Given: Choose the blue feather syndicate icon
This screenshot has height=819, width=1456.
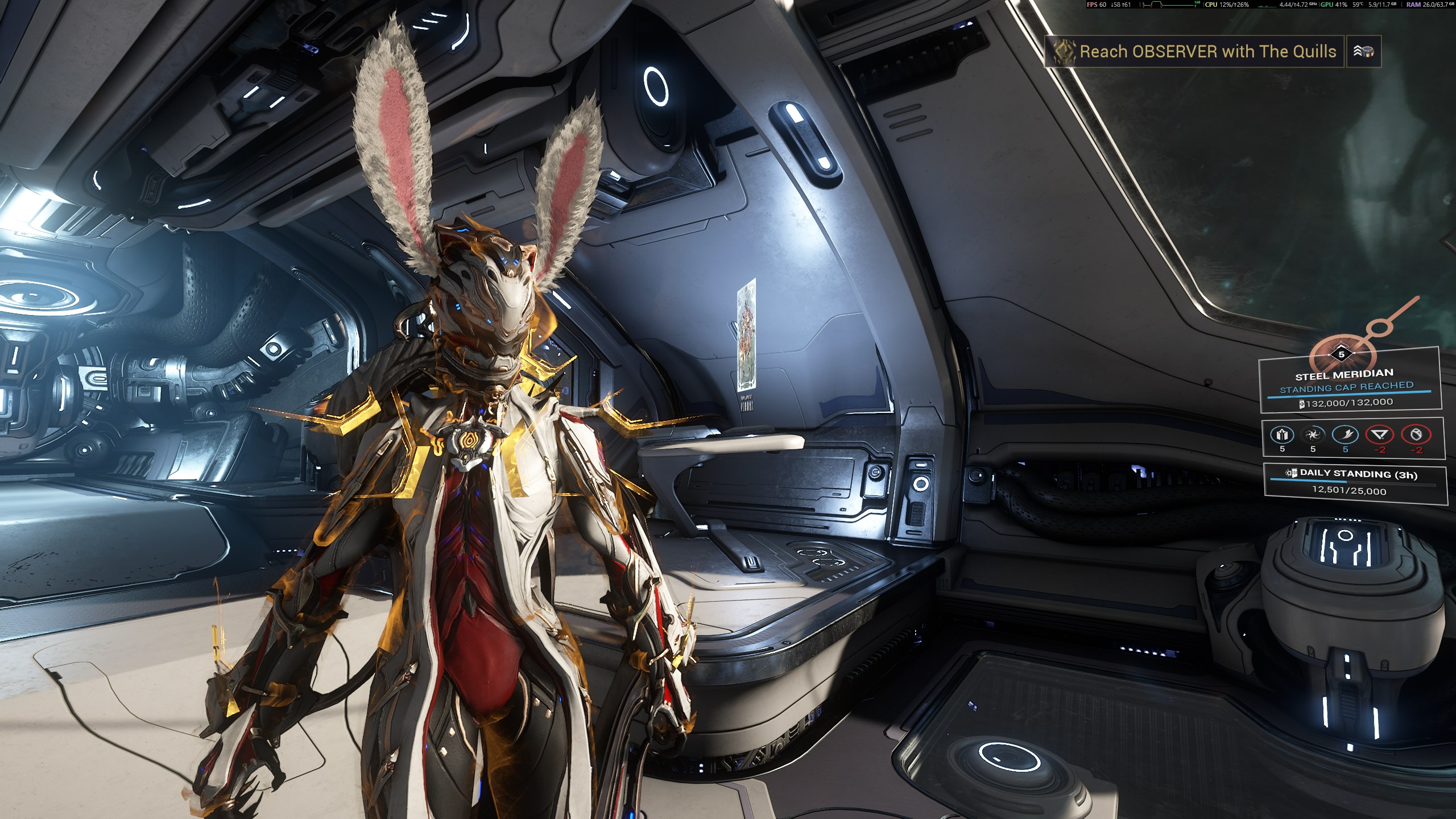Looking at the screenshot, I should [1345, 435].
